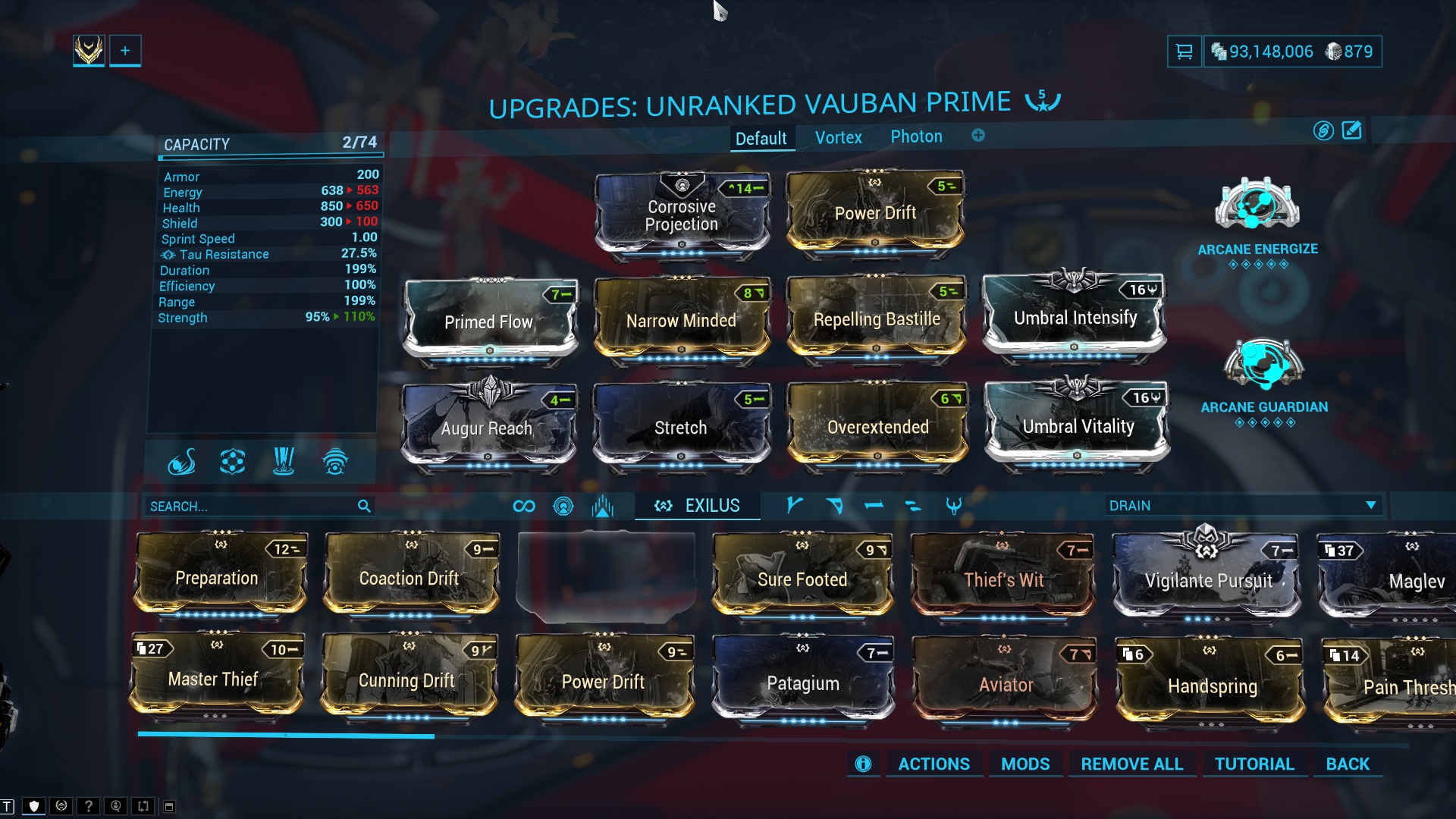Click the Corrosive Projection aura mod
The height and width of the screenshot is (819, 1456).
(682, 215)
